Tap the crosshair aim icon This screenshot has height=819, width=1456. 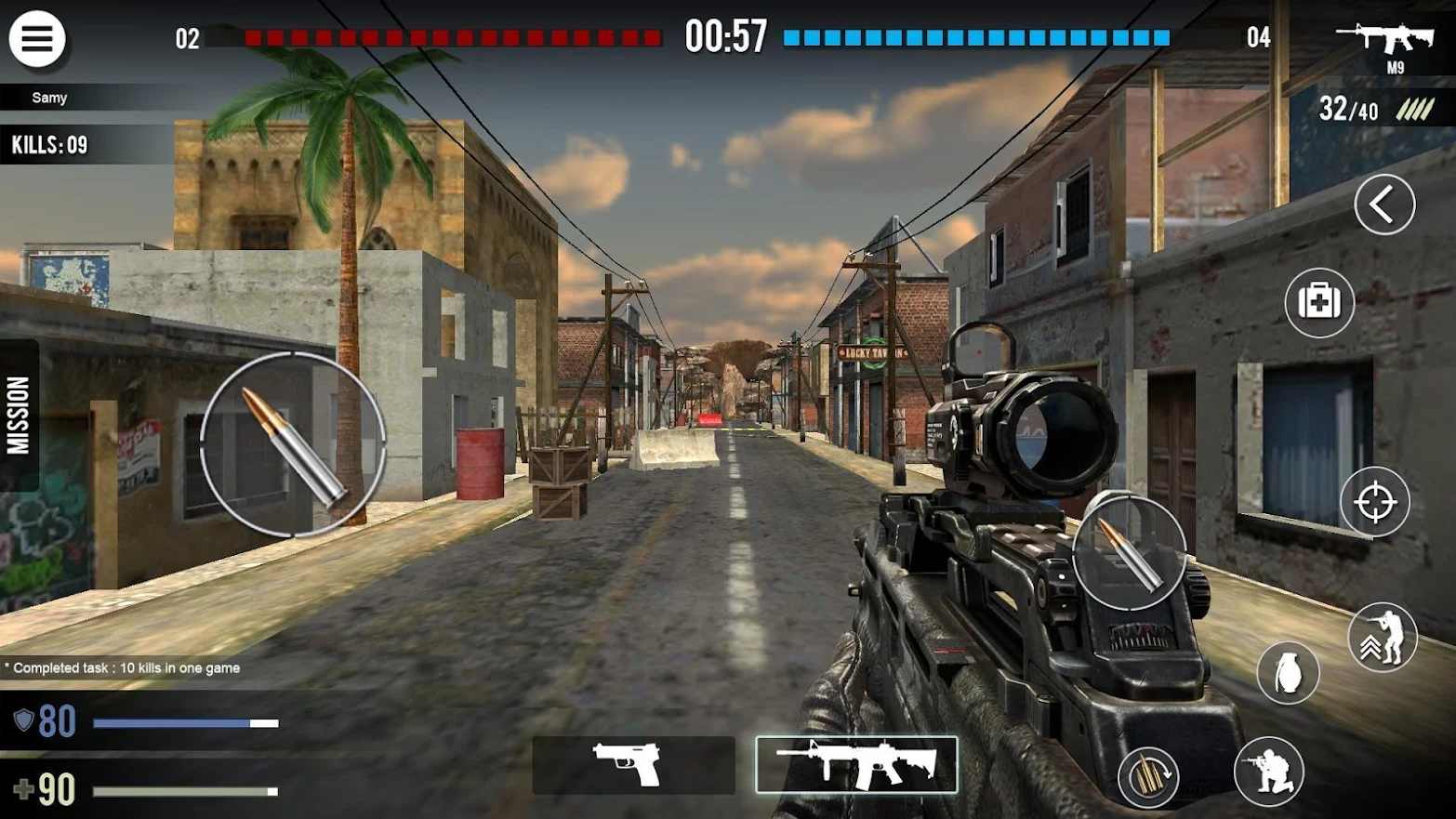pyautogui.click(x=1376, y=502)
